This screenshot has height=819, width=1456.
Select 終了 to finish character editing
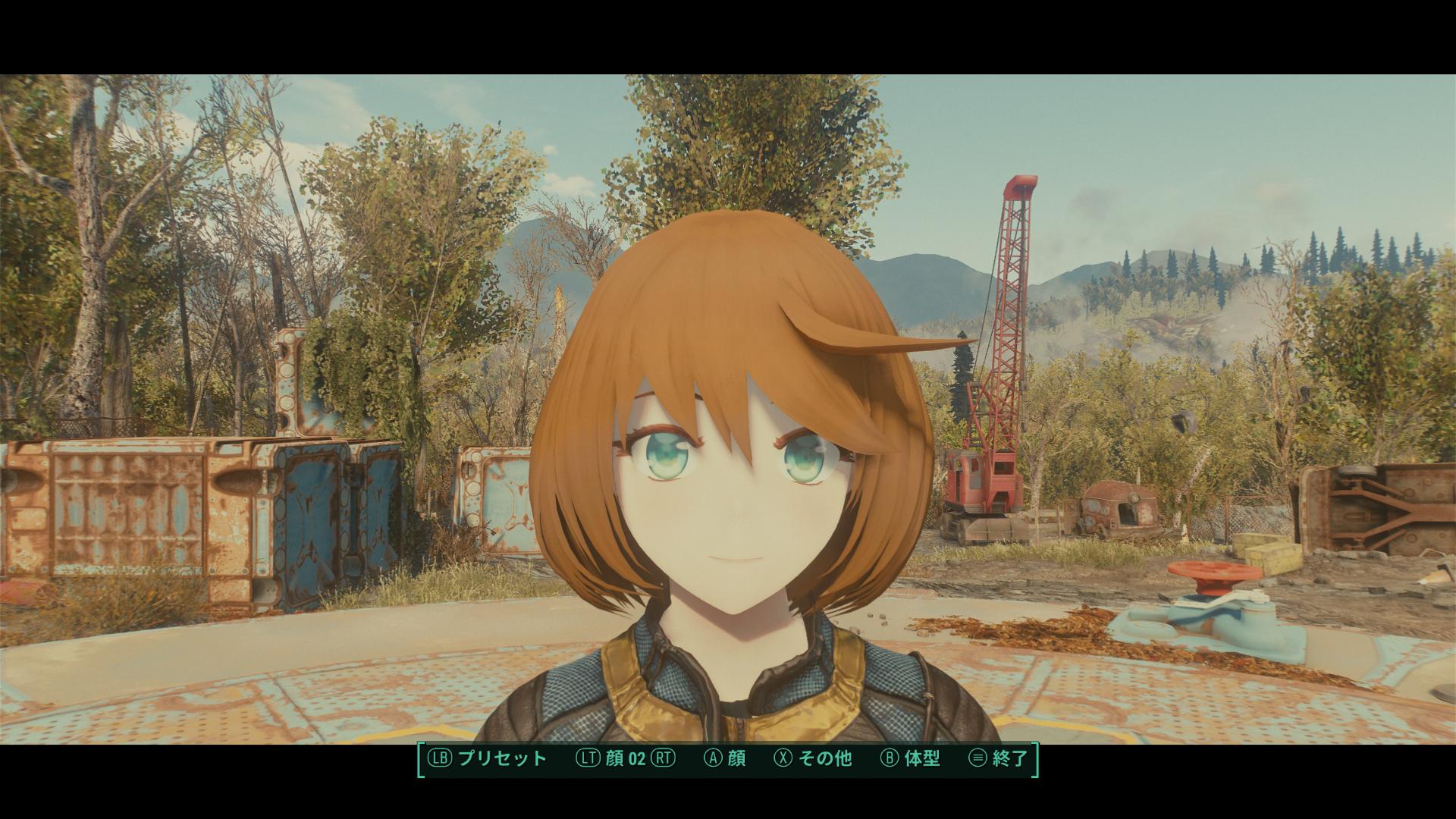tap(1010, 757)
